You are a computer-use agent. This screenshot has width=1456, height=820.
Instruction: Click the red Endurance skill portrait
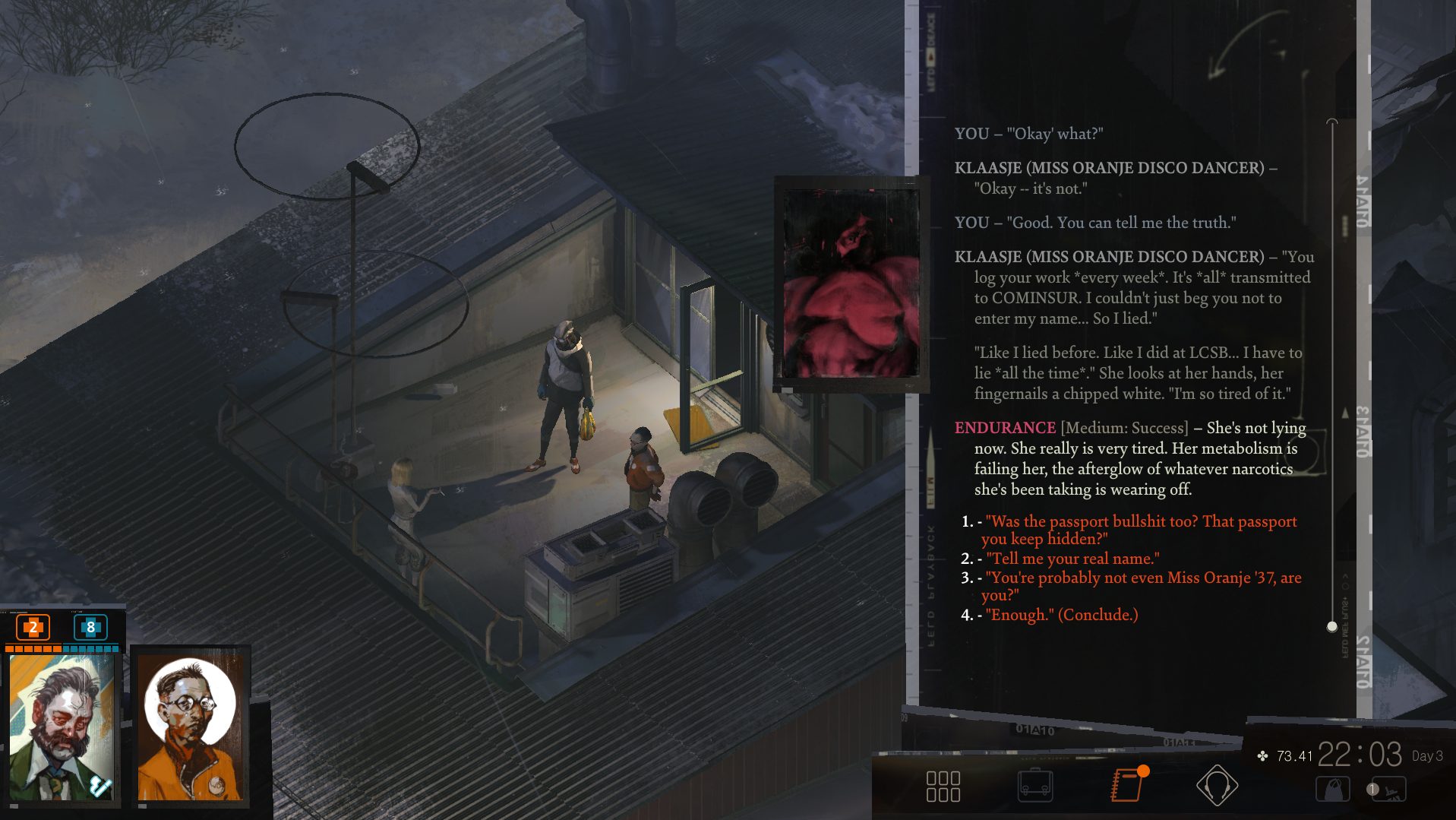(x=851, y=285)
